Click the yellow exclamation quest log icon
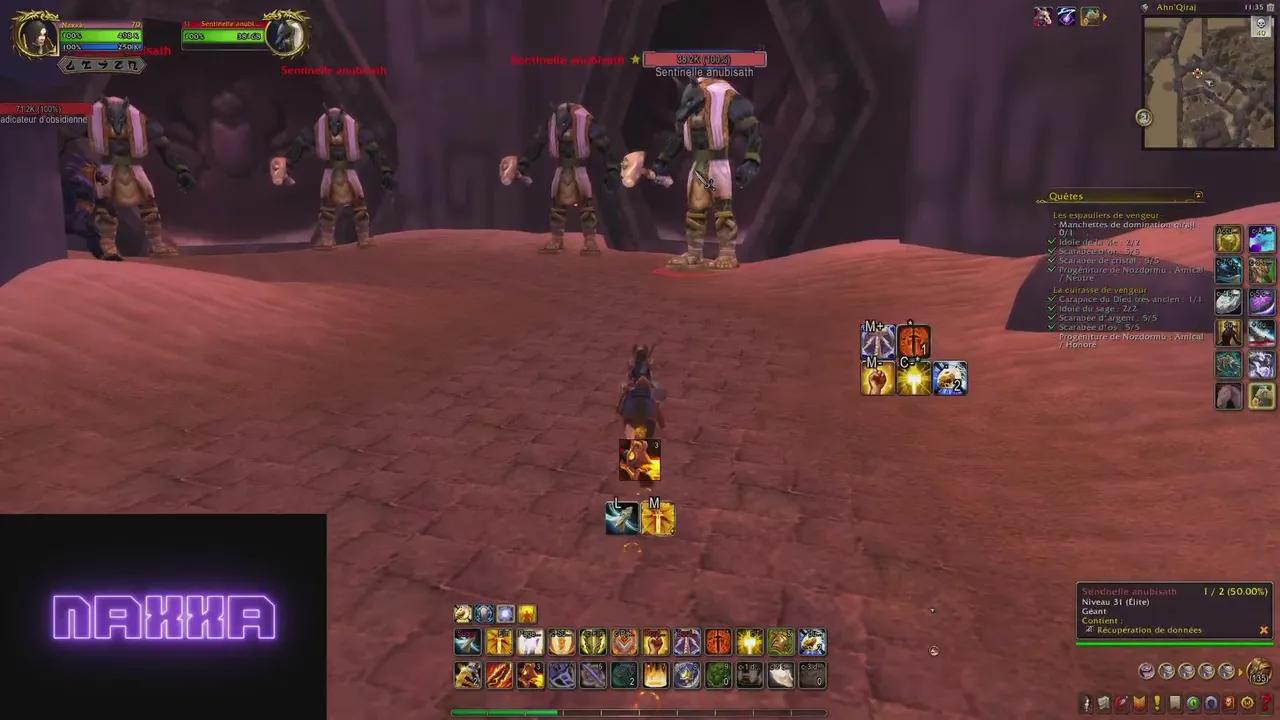This screenshot has width=1280, height=720. [x=1157, y=702]
